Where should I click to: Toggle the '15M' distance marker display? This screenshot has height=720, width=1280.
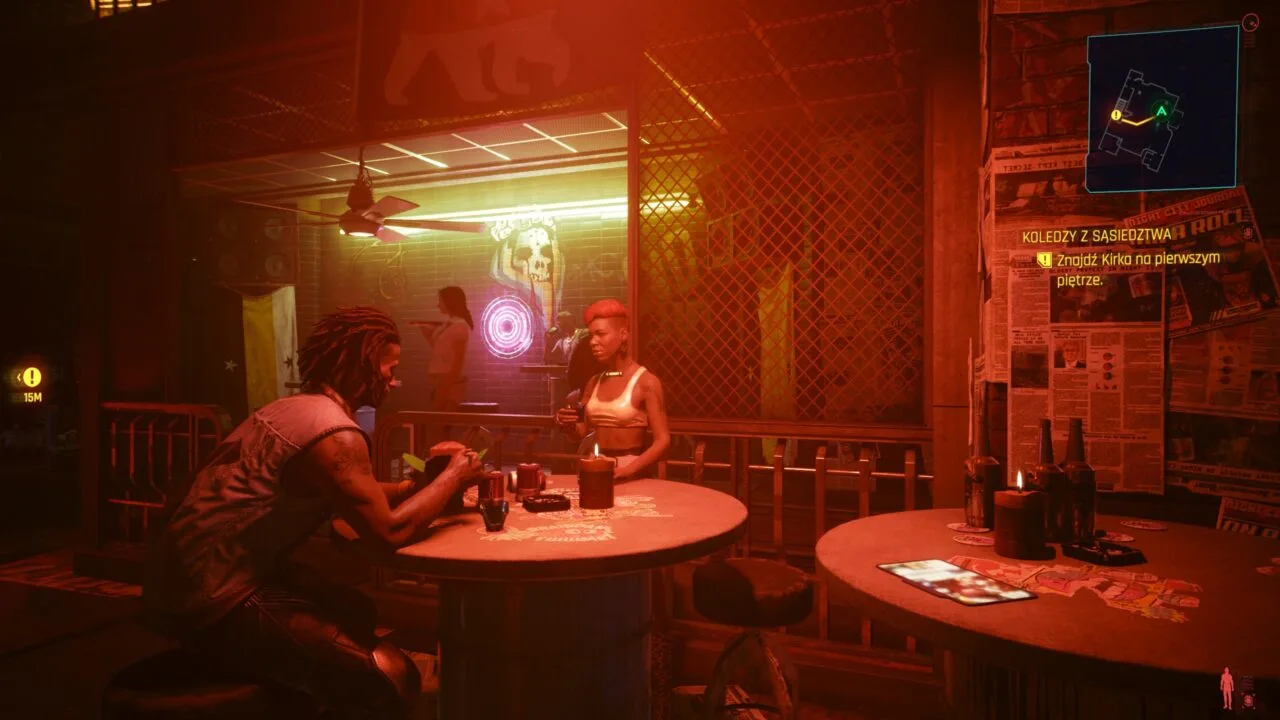click(31, 396)
